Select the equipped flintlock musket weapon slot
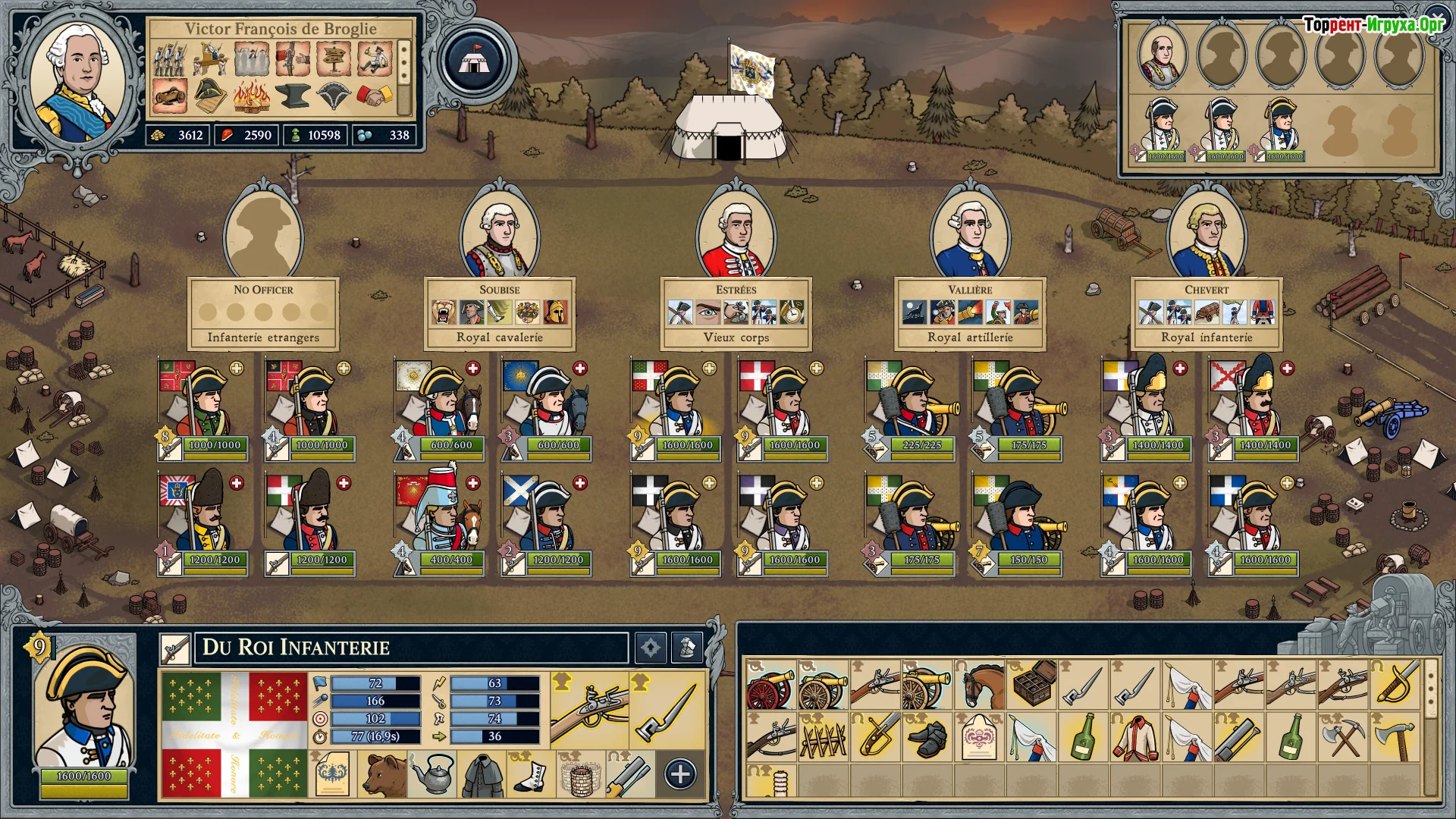The width and height of the screenshot is (1456, 819). pyautogui.click(x=589, y=708)
